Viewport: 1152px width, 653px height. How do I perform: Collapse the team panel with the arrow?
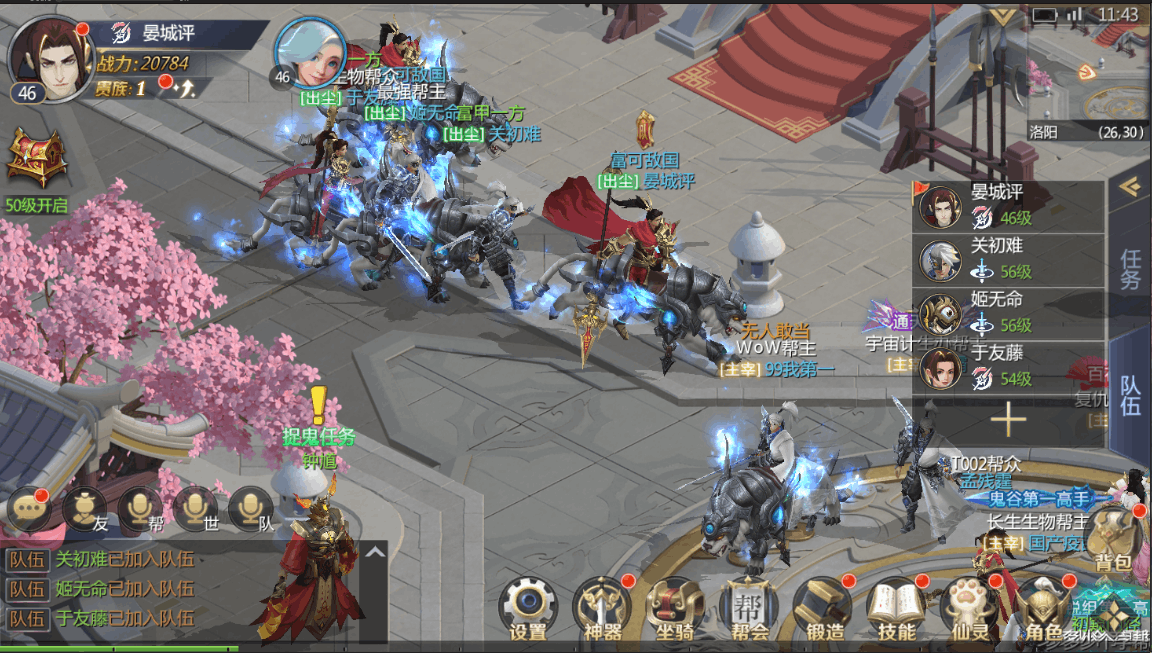(x=1130, y=187)
